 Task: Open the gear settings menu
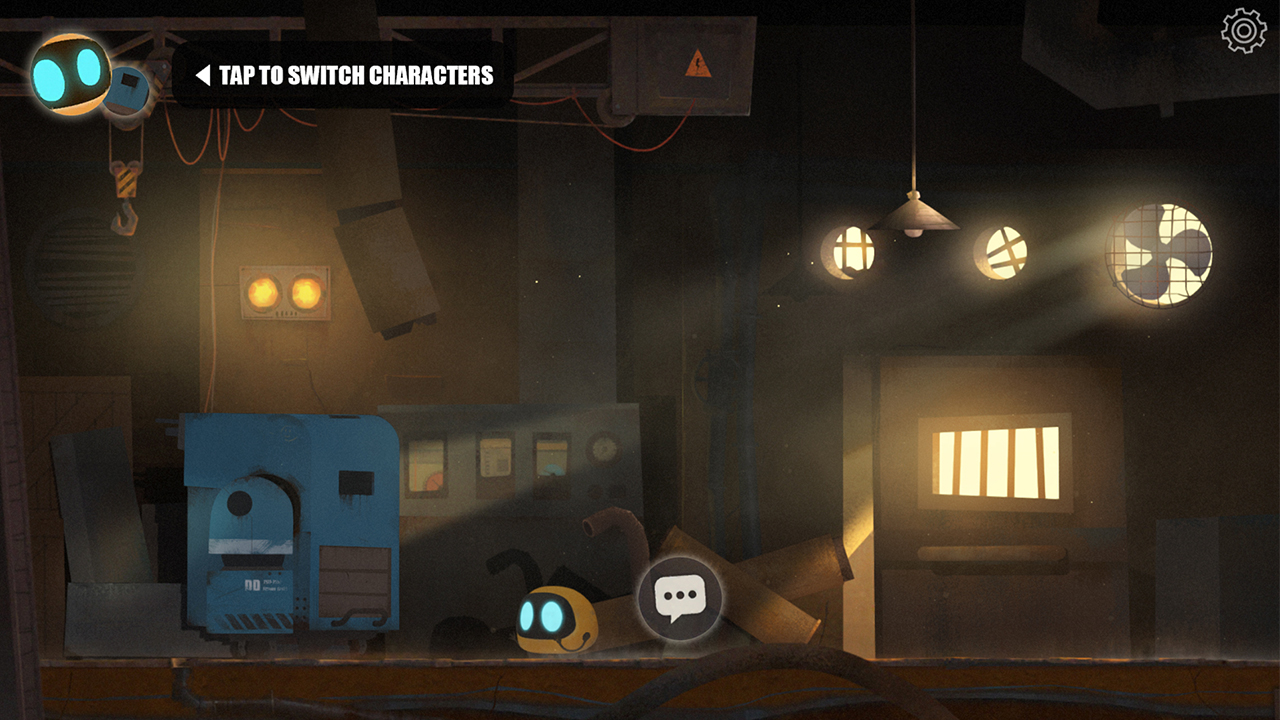point(1243,31)
